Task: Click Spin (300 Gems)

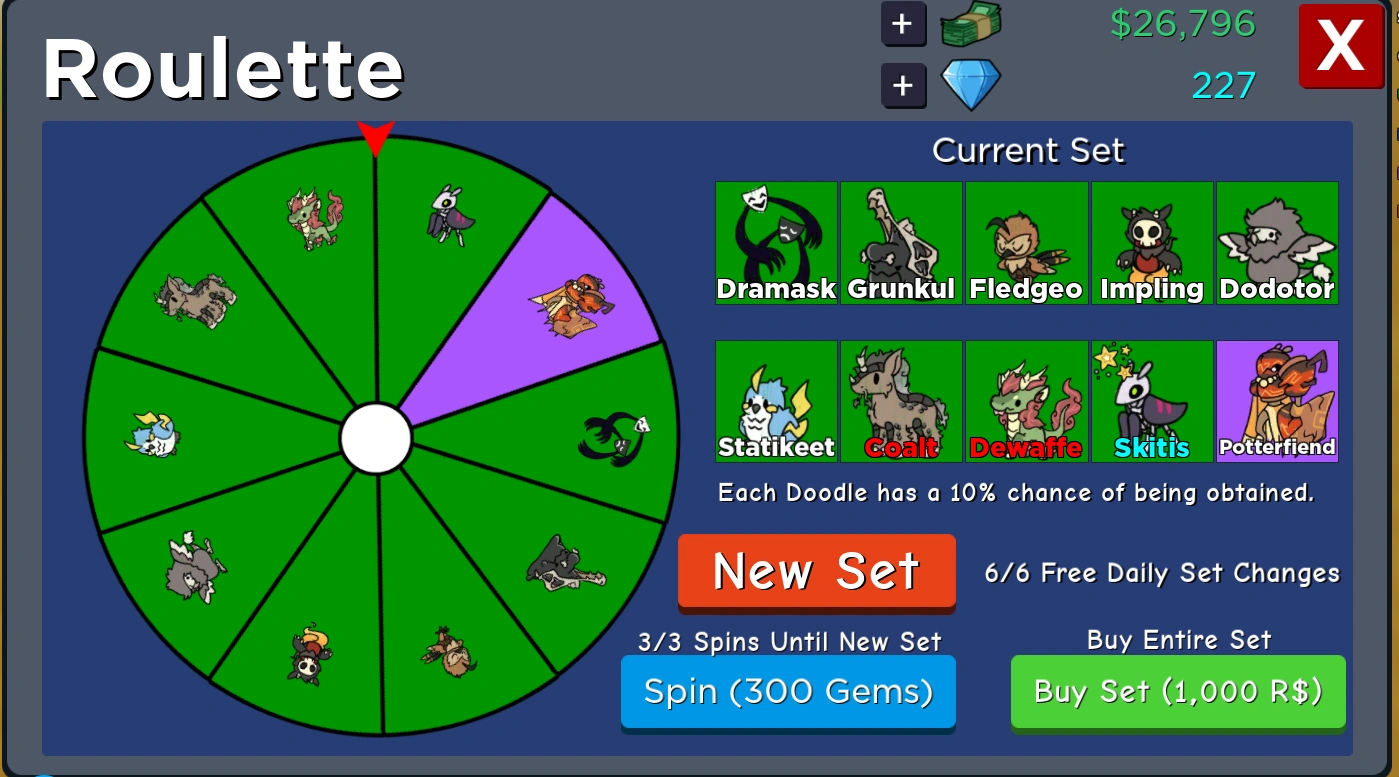Action: 788,691
